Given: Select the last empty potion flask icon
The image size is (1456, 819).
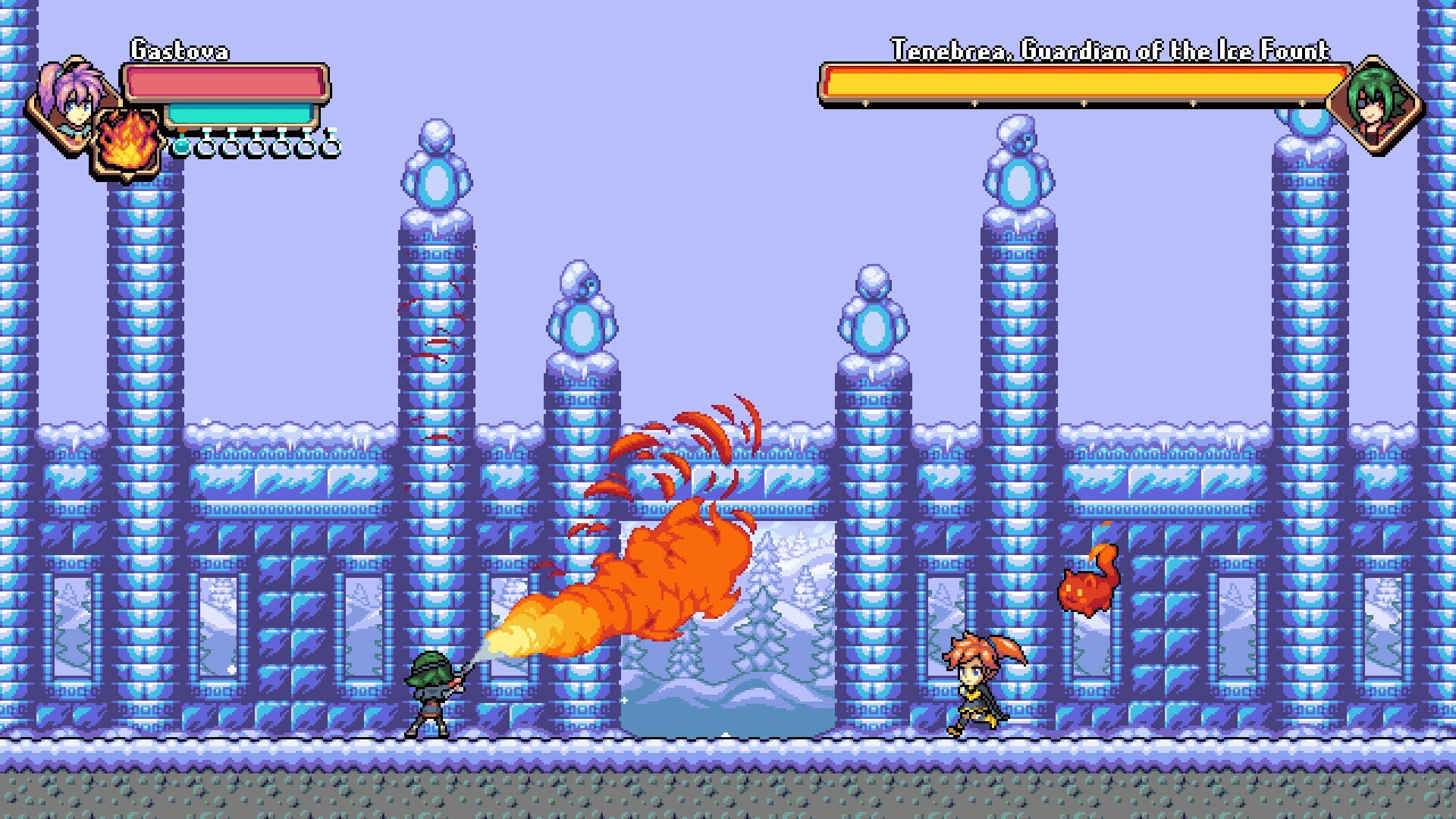Looking at the screenshot, I should coord(331,146).
